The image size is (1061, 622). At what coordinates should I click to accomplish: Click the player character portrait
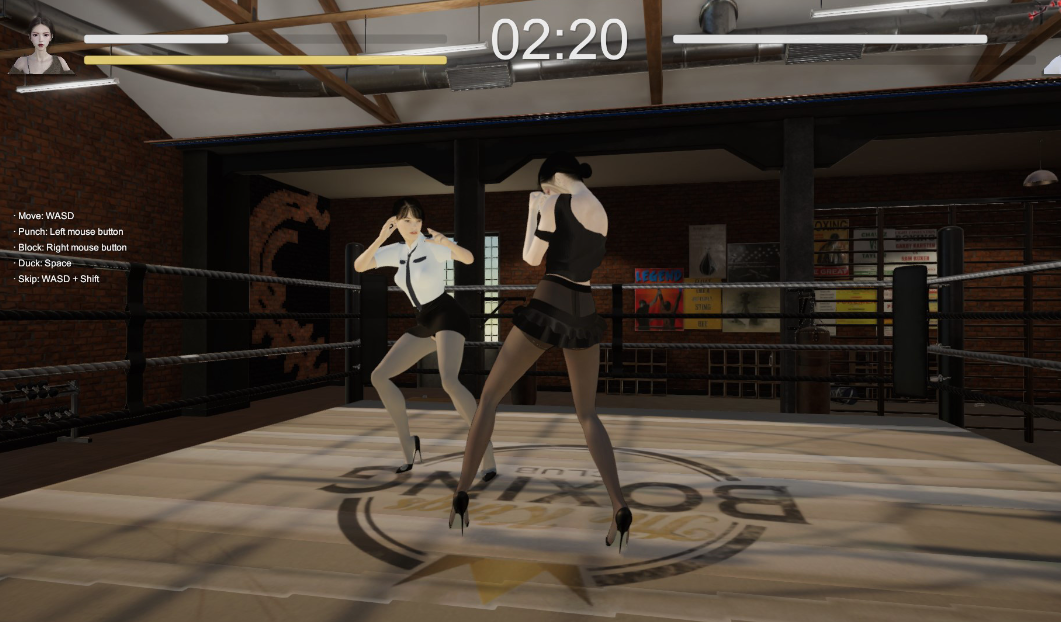[40, 46]
